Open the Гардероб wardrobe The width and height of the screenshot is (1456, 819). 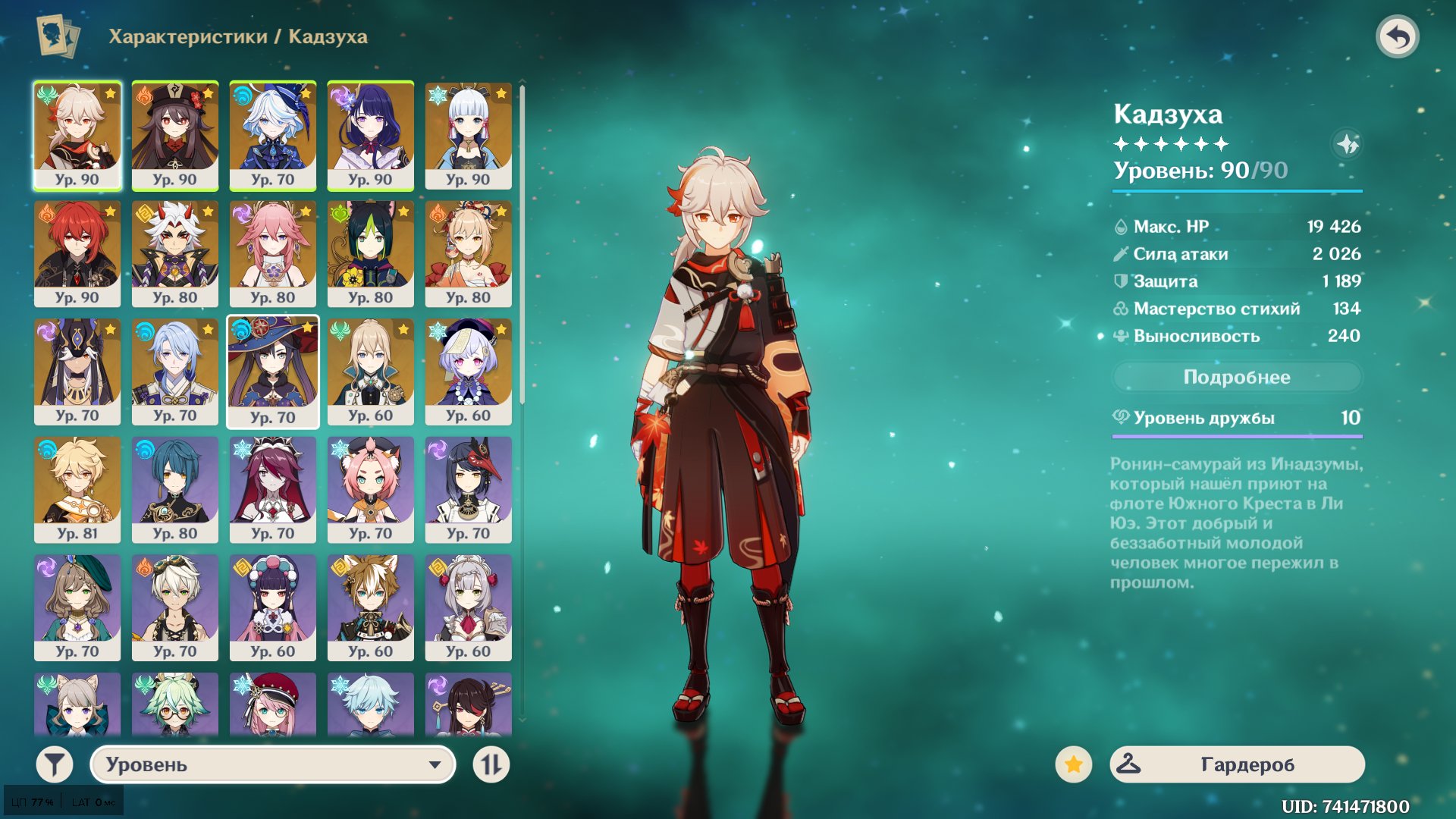coord(1237,764)
